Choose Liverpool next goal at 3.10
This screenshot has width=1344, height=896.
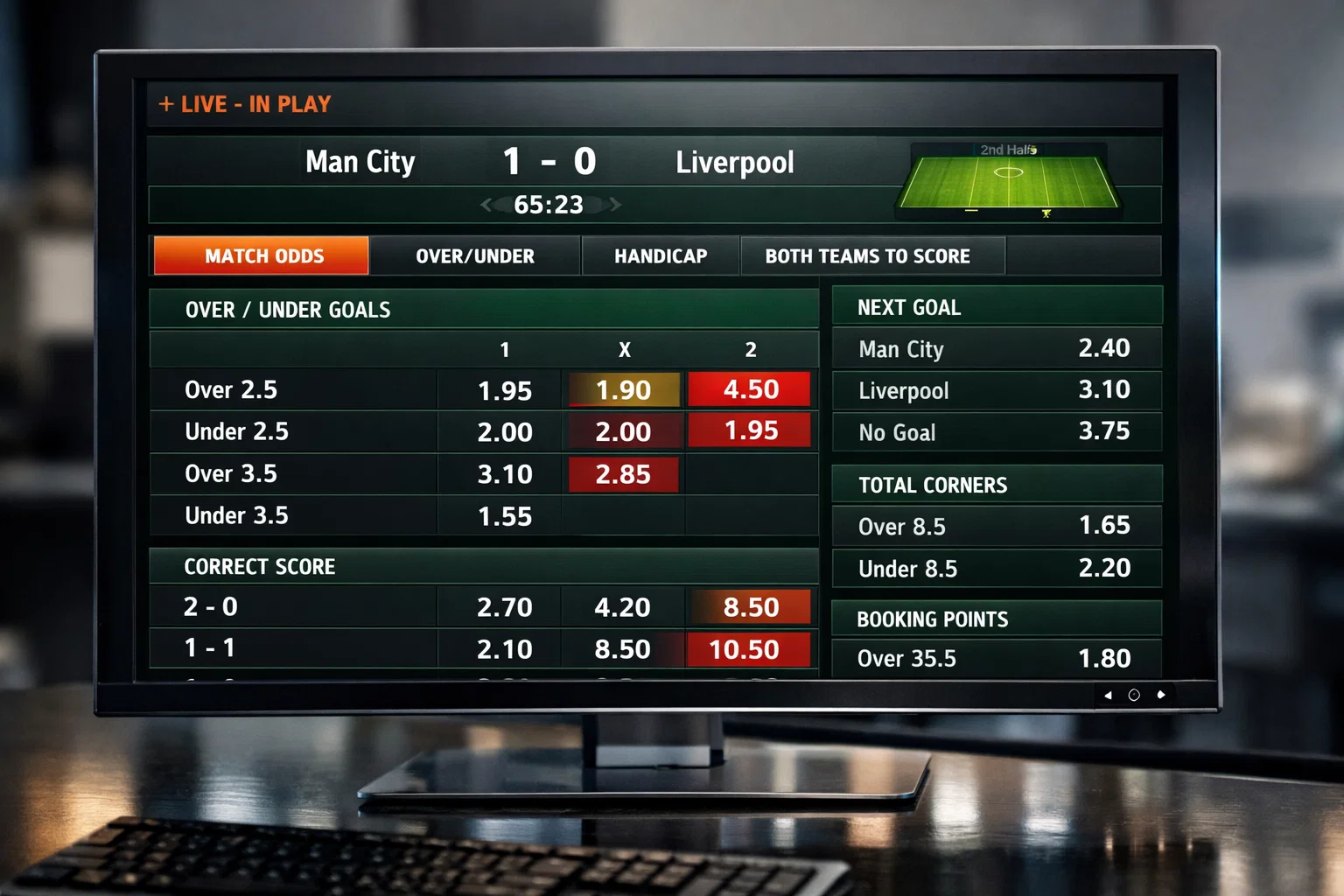pyautogui.click(x=1103, y=389)
